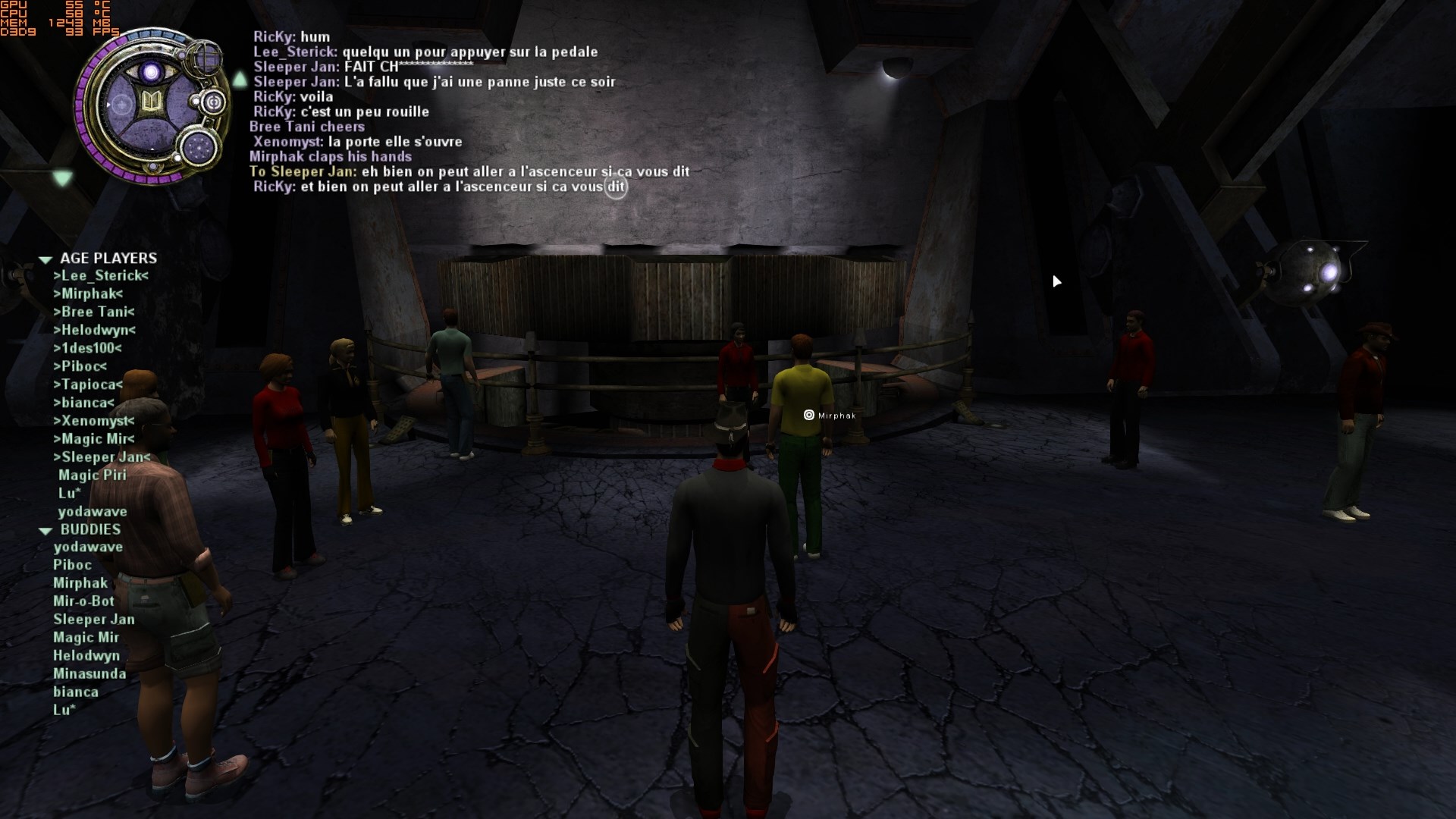Image resolution: width=1456 pixels, height=819 pixels.
Task: Select Piboc in the Buddies list
Action: pyautogui.click(x=72, y=565)
